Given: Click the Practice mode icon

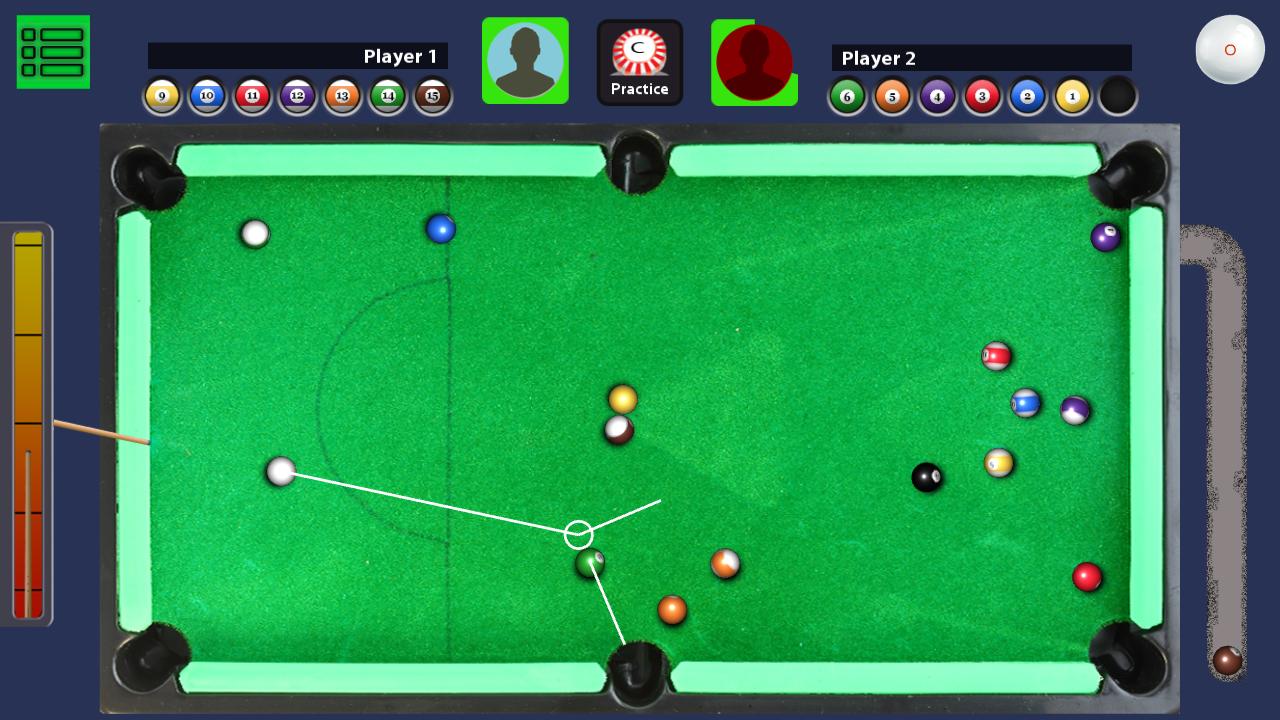Looking at the screenshot, I should (640, 61).
